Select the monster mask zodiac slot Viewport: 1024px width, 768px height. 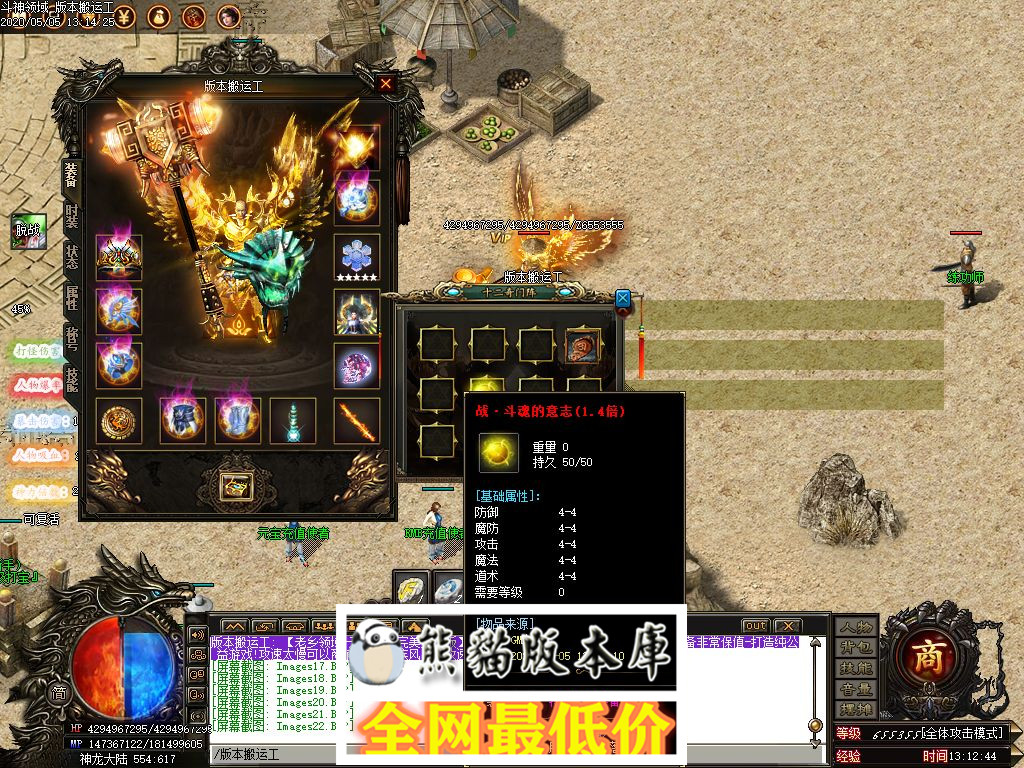click(583, 345)
